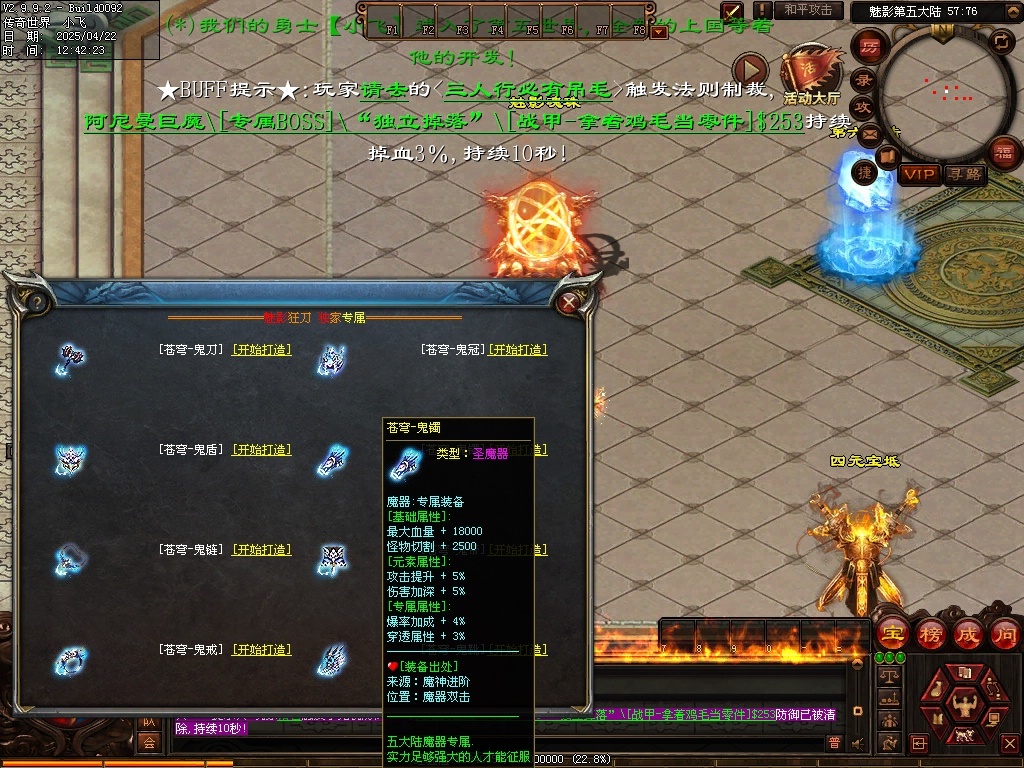Select the 苍穹-鬼戒 ring icon
Viewport: 1024px width, 768px height.
71,659
